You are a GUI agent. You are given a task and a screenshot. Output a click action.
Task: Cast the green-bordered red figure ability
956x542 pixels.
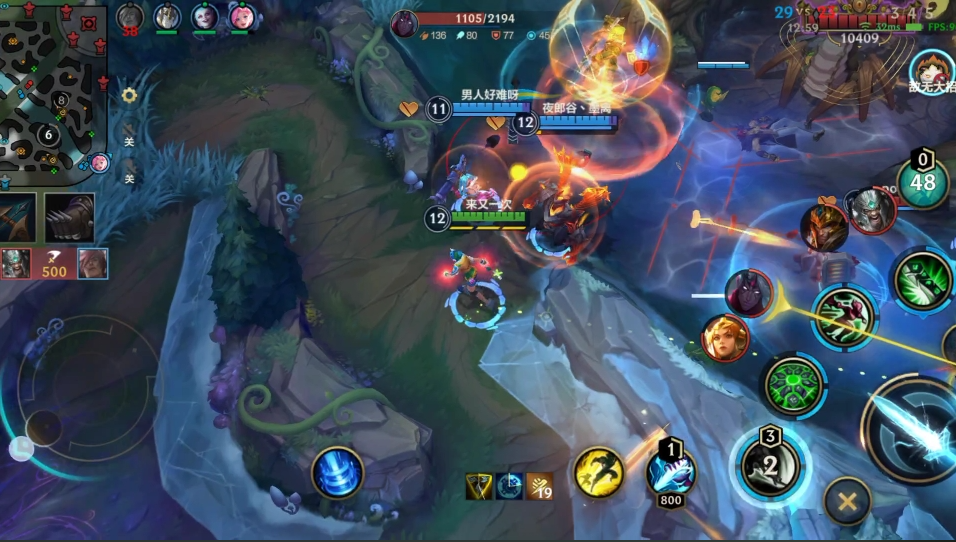pos(844,316)
